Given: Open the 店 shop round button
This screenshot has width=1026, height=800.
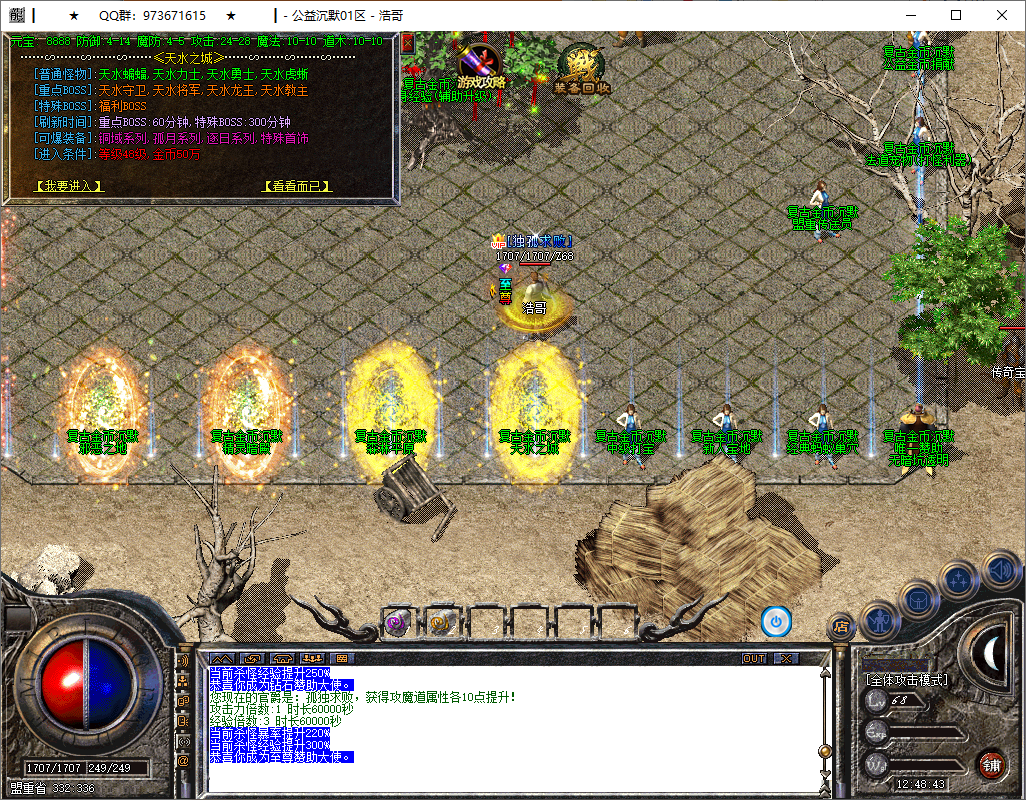Looking at the screenshot, I should (x=841, y=627).
